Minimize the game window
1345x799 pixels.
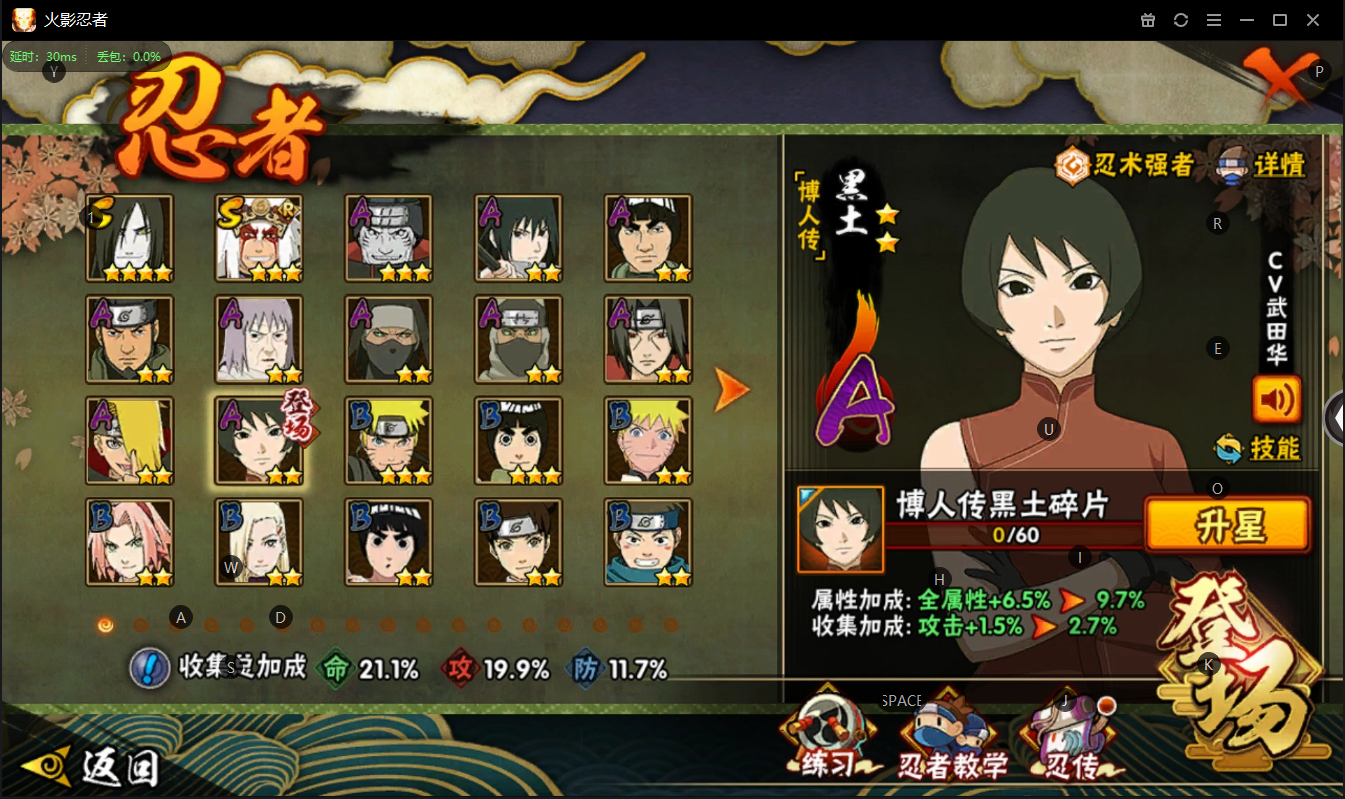pos(1246,20)
